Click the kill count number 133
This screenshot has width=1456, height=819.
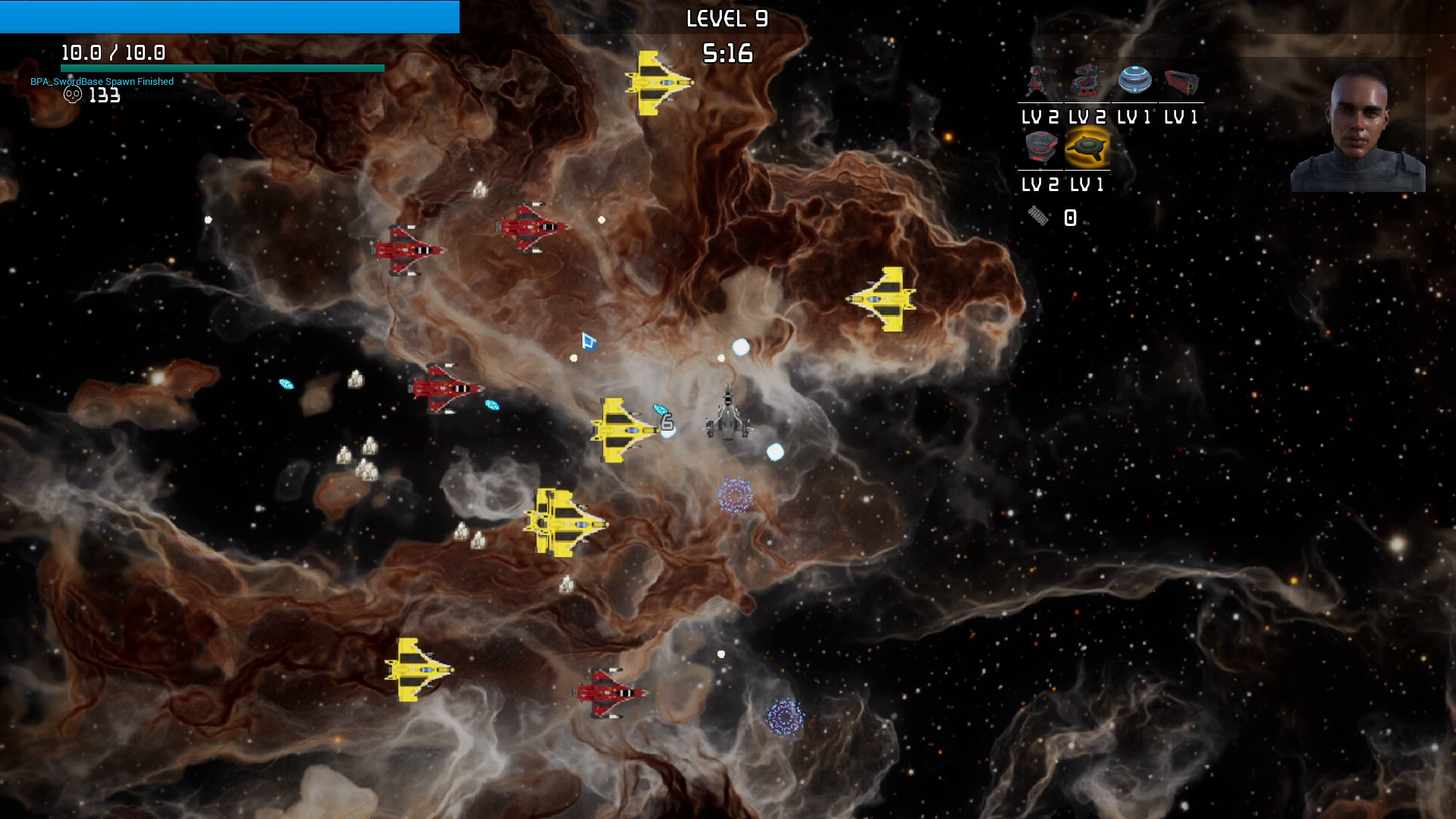coord(103,96)
